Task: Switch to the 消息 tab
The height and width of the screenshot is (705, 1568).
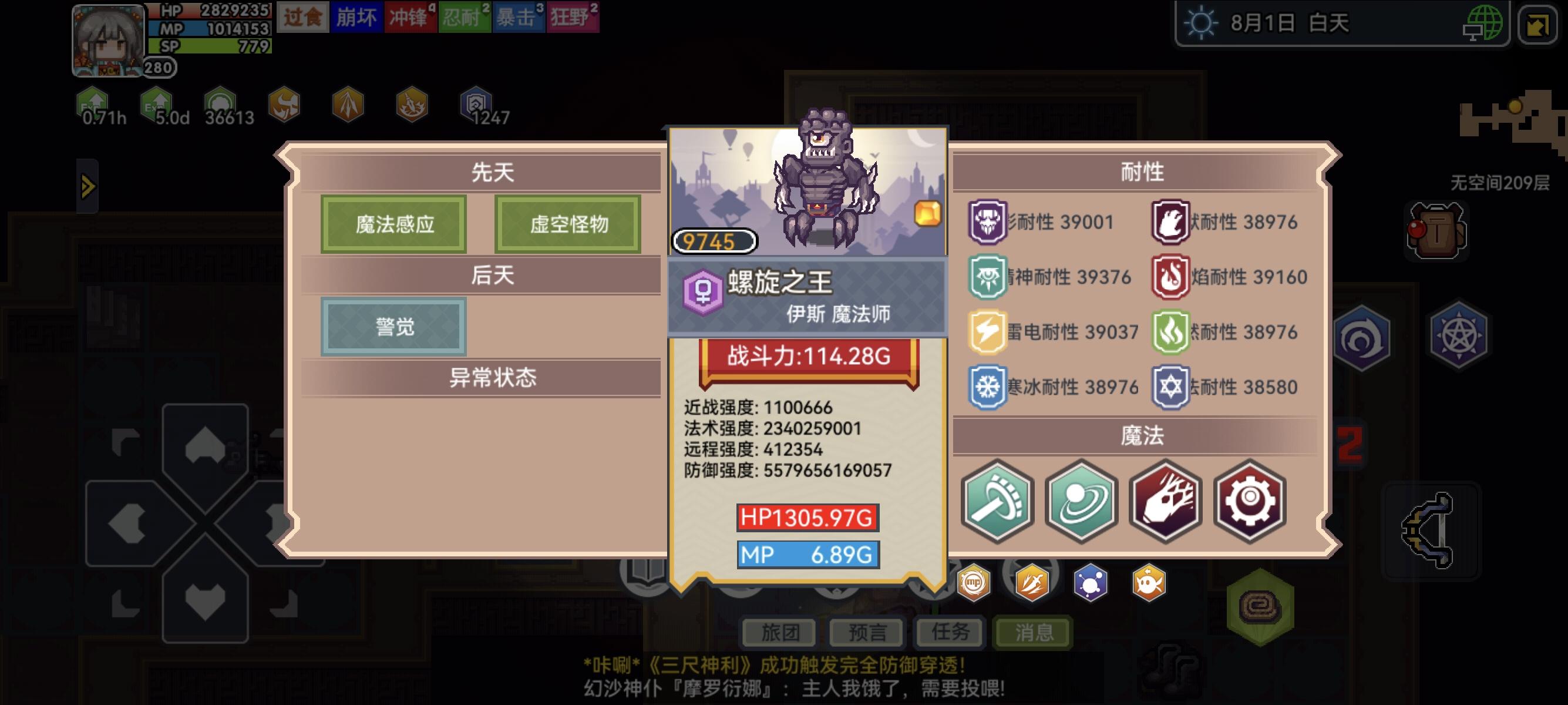Action: click(1033, 633)
